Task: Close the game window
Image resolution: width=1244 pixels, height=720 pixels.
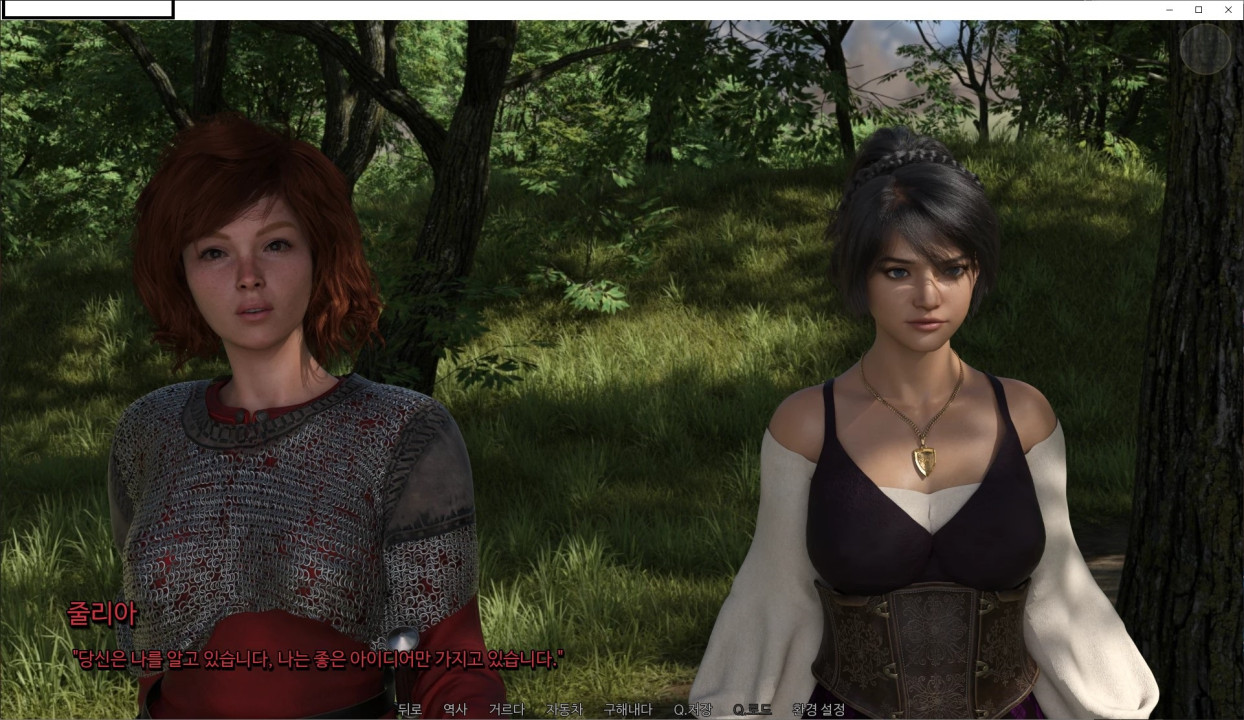Action: (x=1228, y=10)
